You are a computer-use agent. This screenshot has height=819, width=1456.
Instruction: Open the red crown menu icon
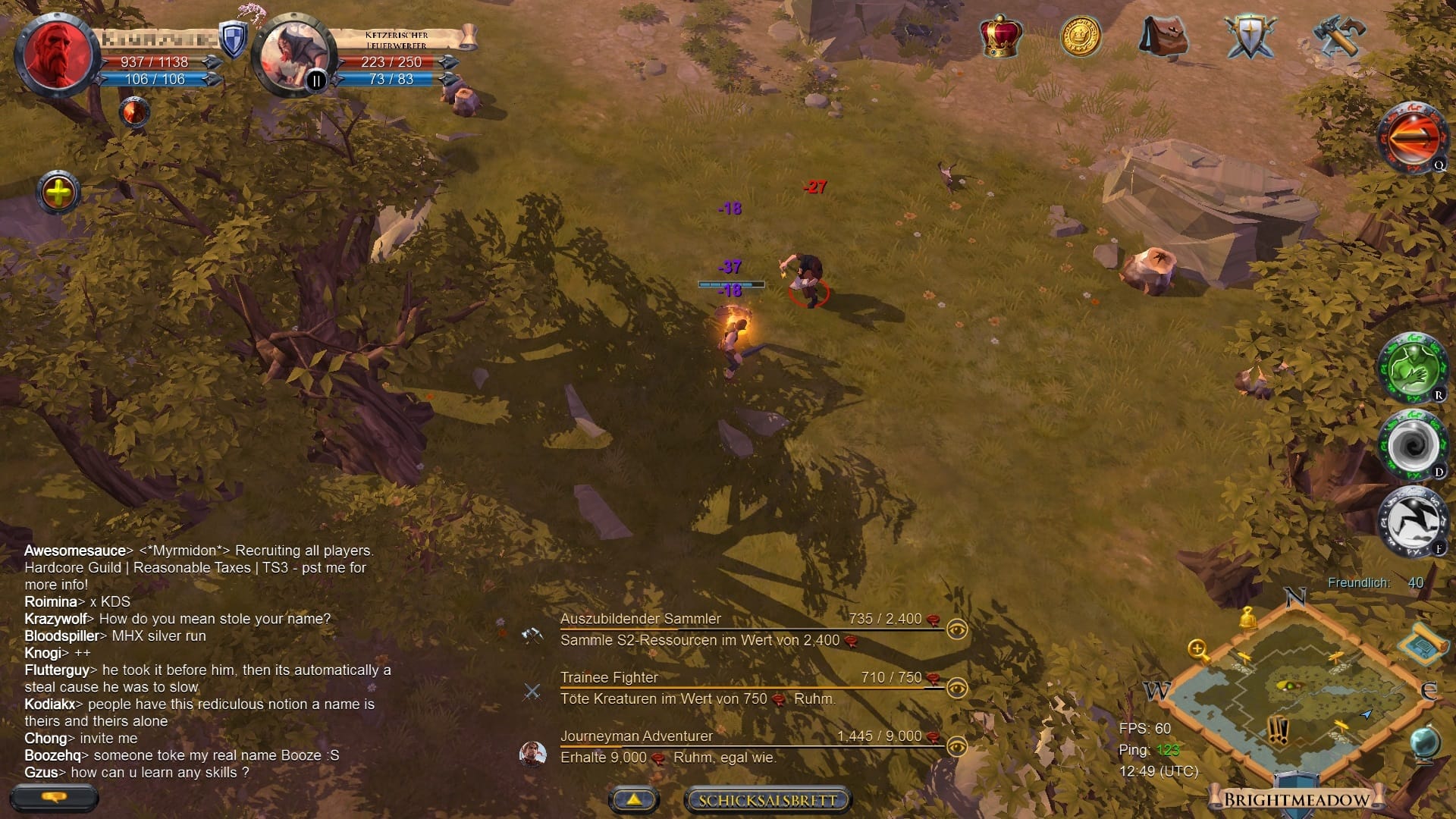tap(1001, 36)
